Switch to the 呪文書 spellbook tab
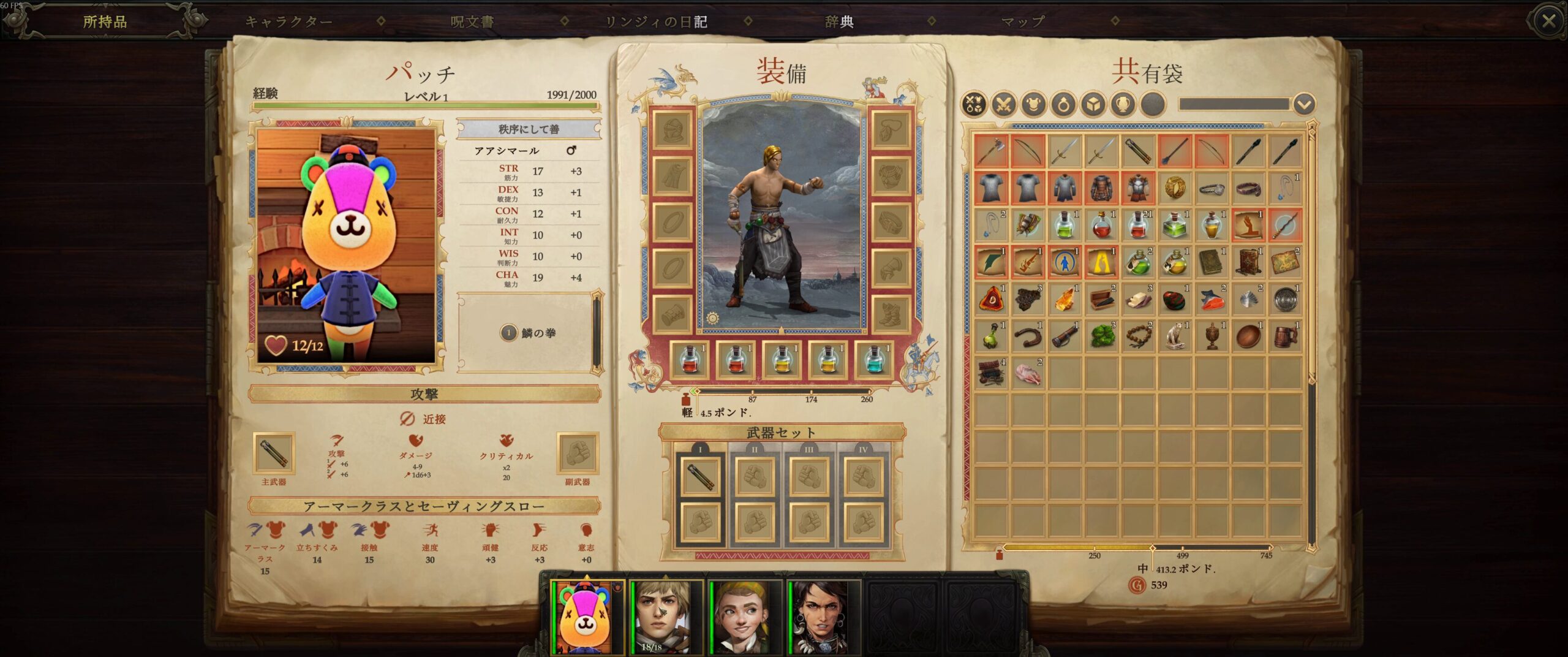 [472, 22]
